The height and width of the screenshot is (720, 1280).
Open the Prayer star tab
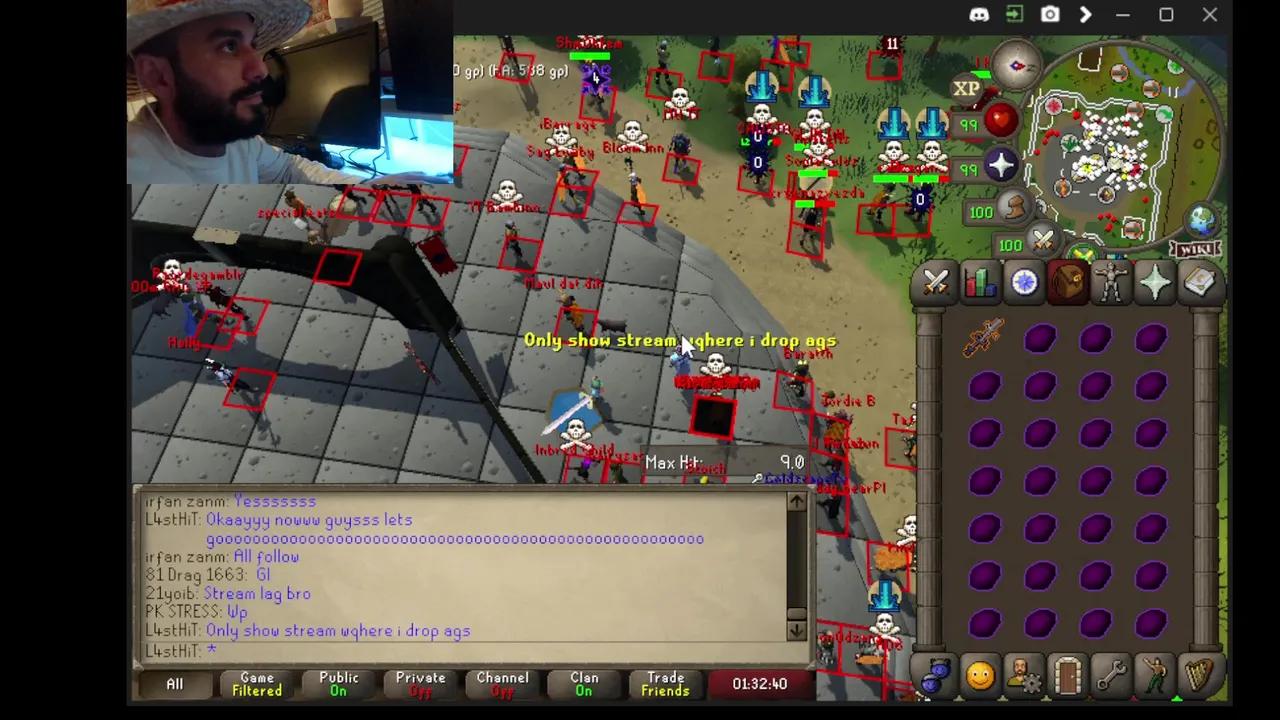pos(1156,283)
